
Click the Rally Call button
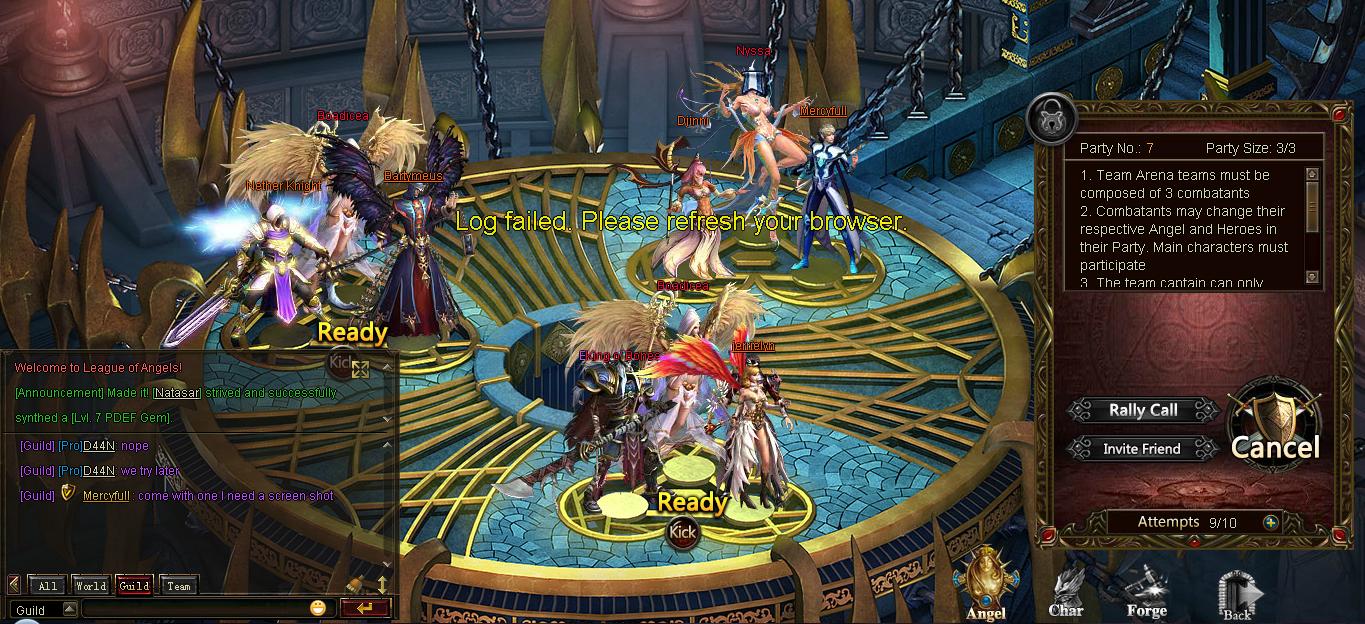(1143, 410)
